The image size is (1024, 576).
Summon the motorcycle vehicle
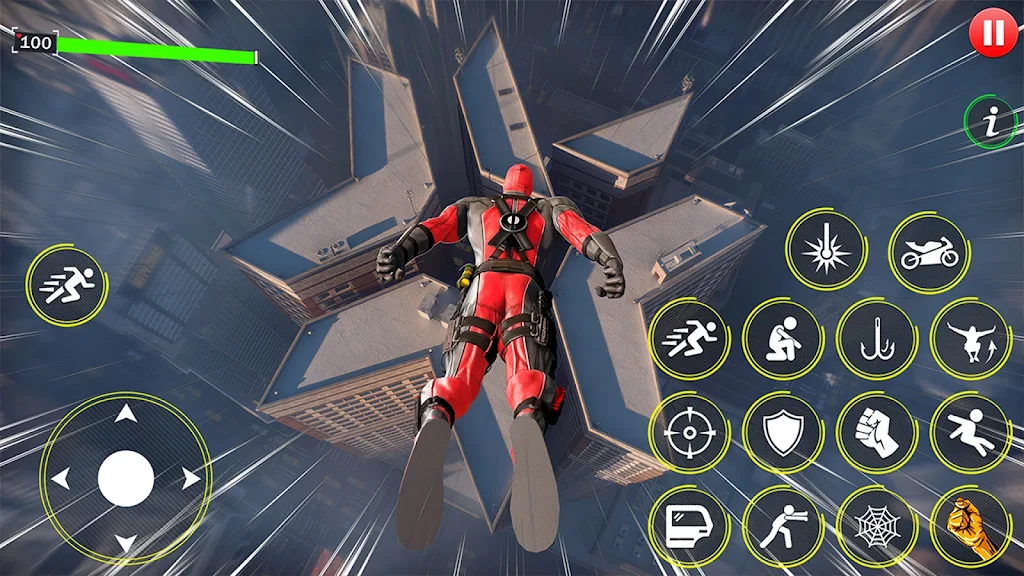click(929, 253)
